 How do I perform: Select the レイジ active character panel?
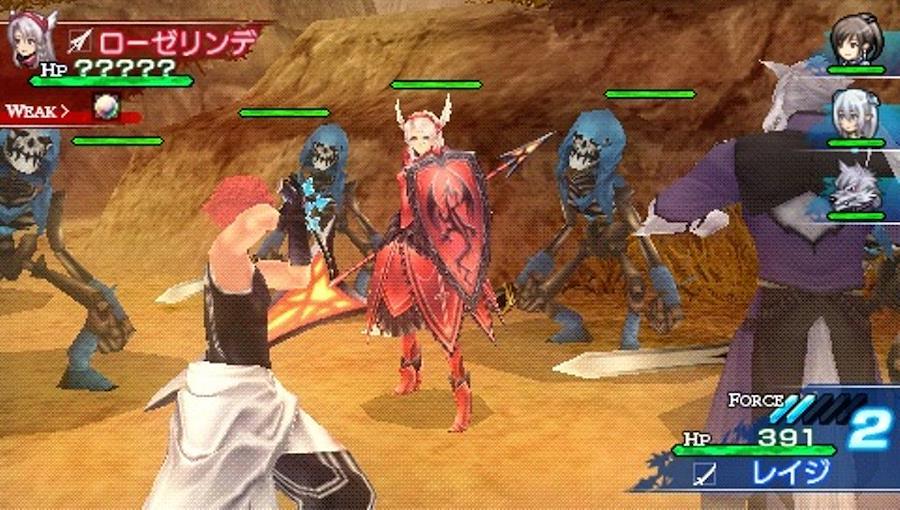coord(770,471)
